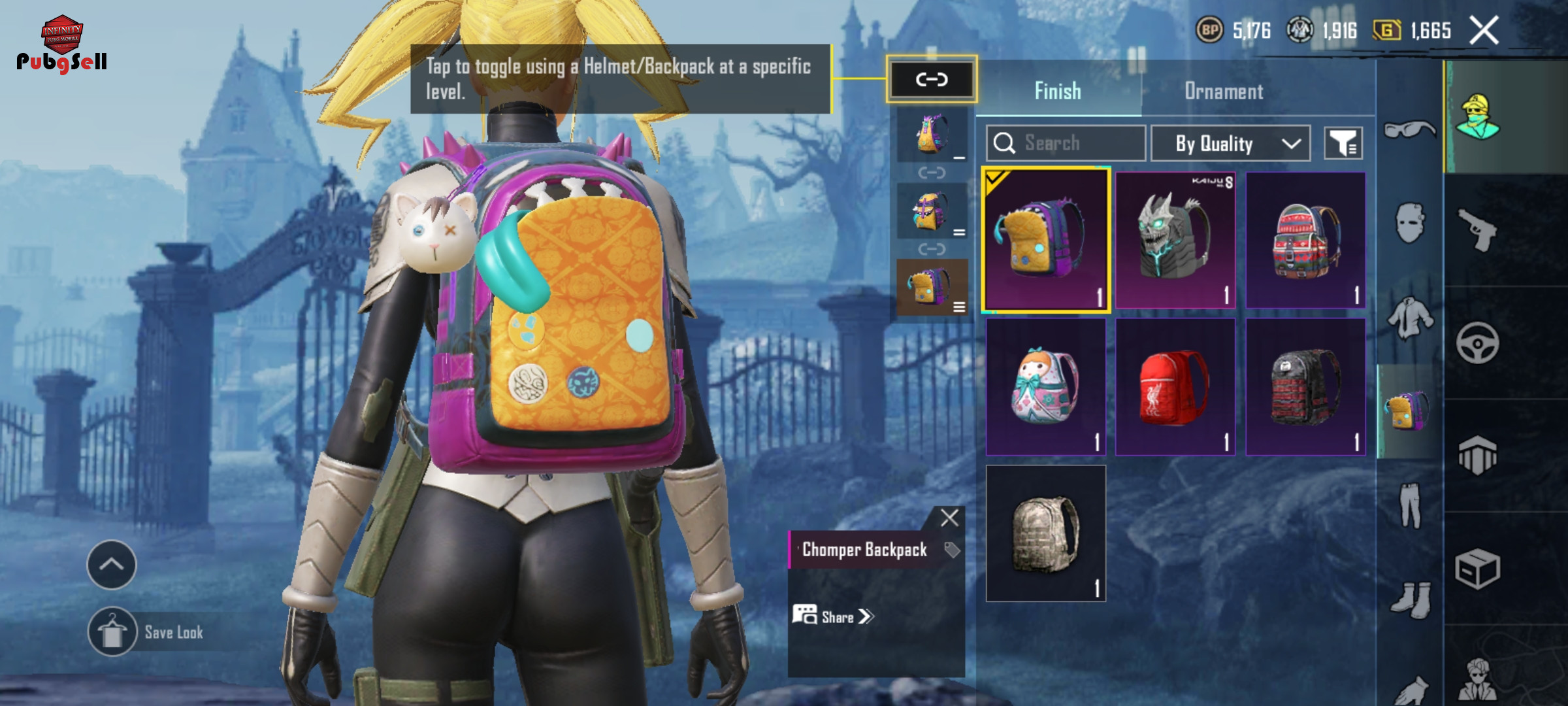Select the Finish tab
1568x706 pixels.
pos(1058,91)
